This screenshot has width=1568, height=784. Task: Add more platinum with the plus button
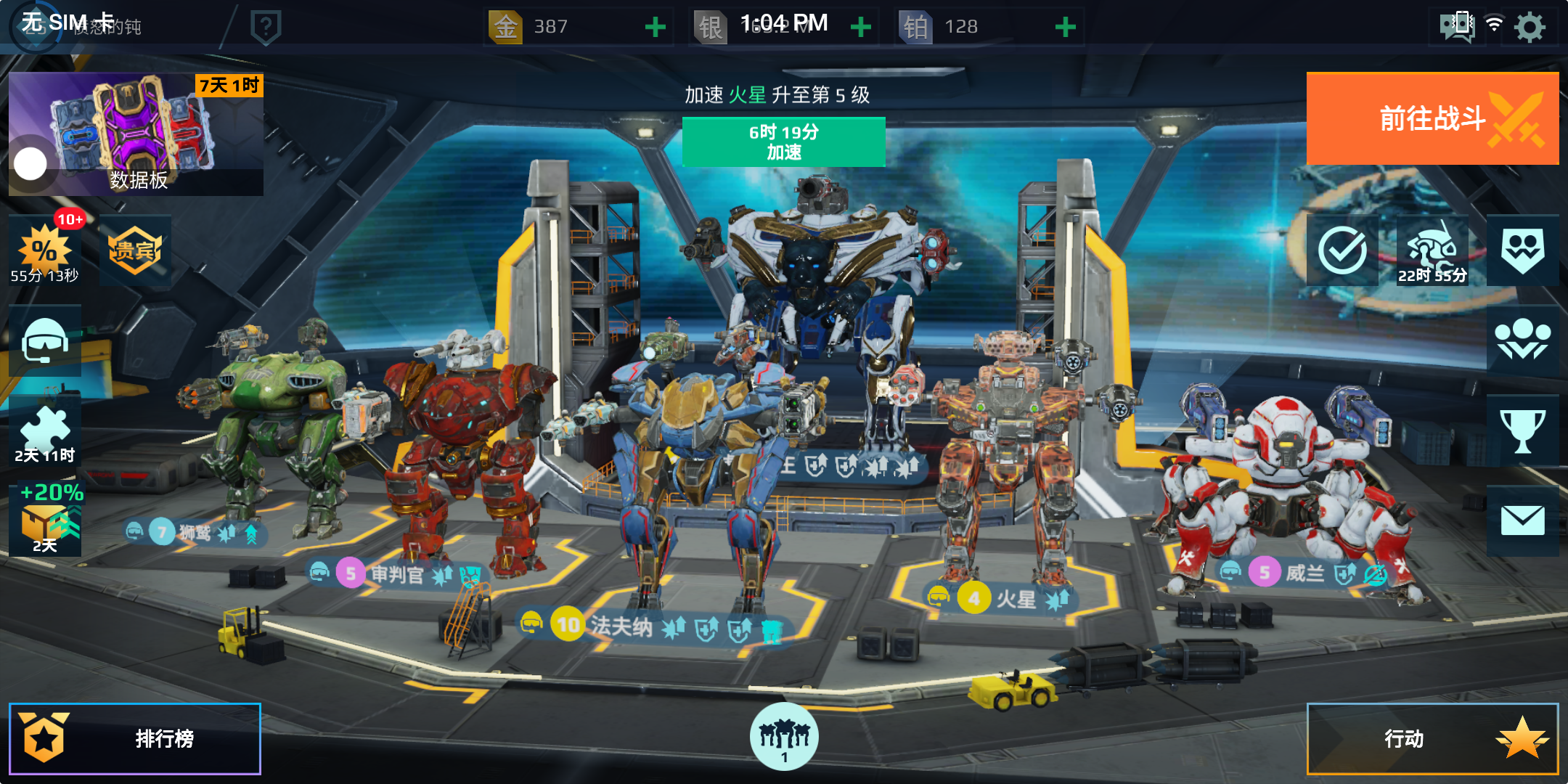[x=1065, y=28]
